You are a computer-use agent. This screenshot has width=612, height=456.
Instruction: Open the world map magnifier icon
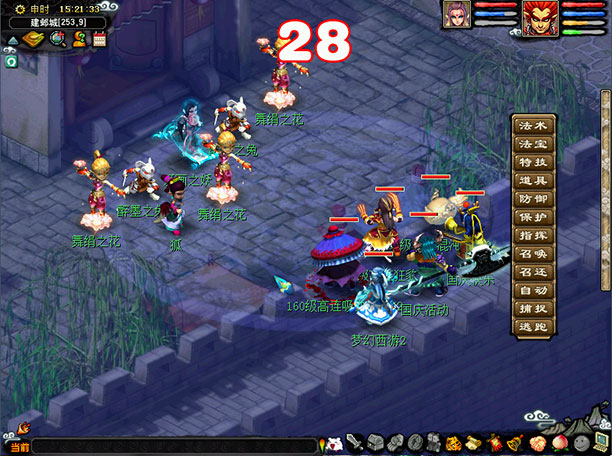[58, 40]
